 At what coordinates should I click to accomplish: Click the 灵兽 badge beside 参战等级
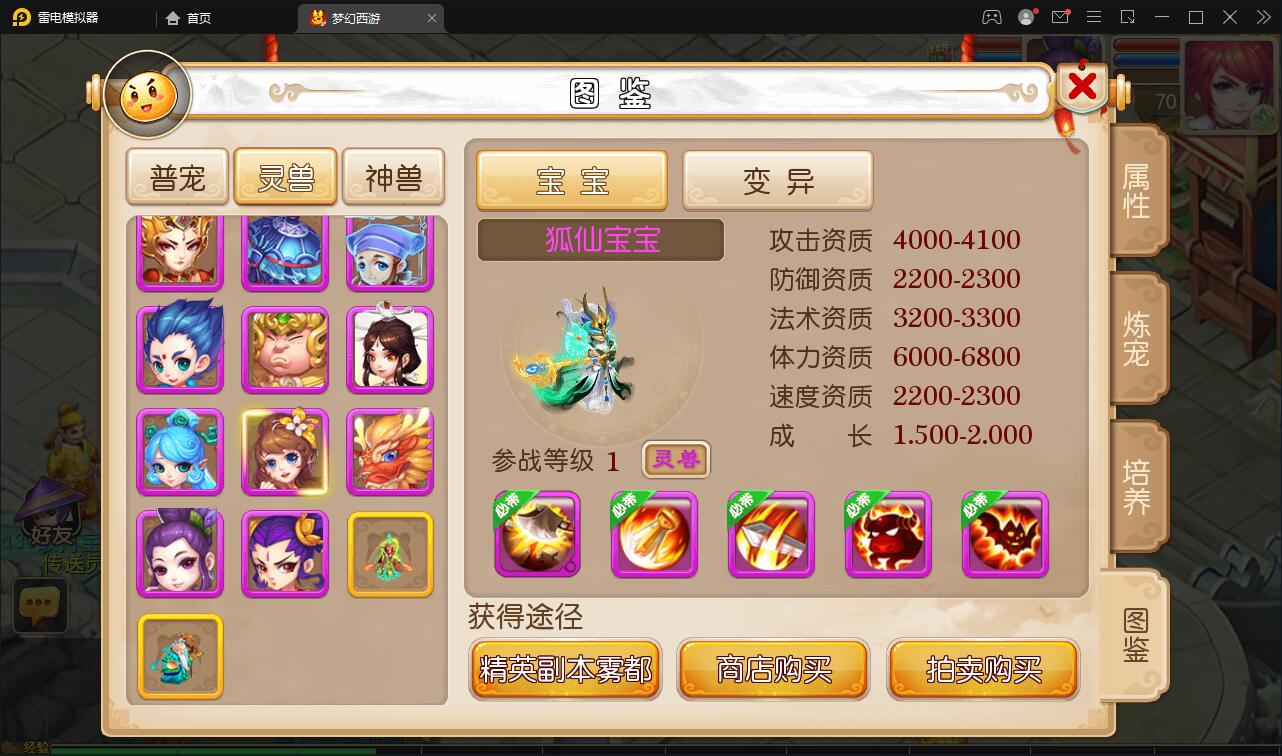[675, 461]
